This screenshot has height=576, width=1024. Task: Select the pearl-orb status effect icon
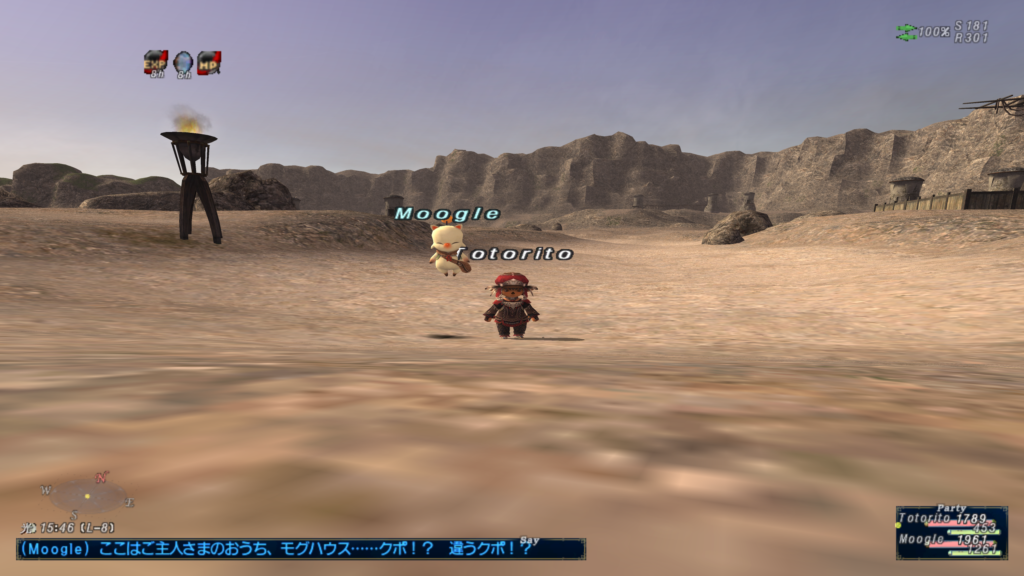pyautogui.click(x=182, y=62)
